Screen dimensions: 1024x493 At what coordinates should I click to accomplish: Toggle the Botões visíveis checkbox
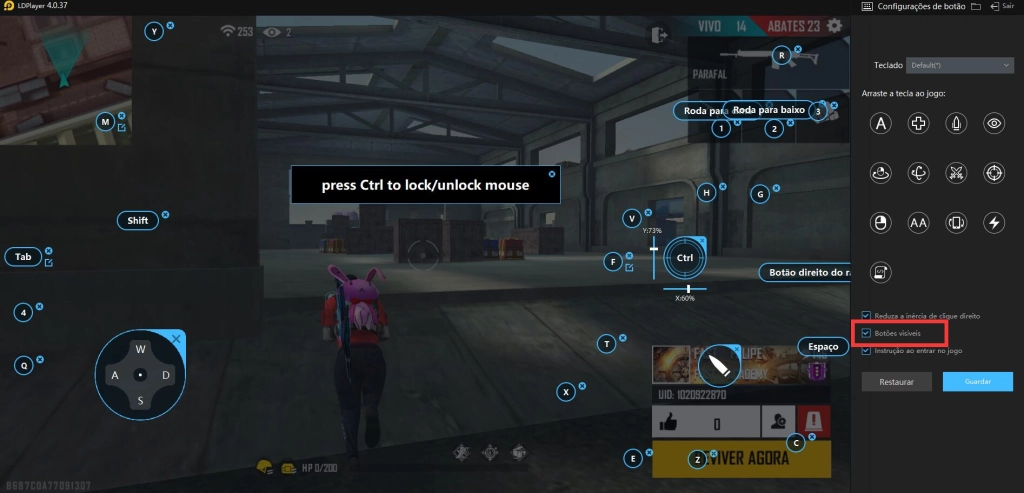pos(866,332)
